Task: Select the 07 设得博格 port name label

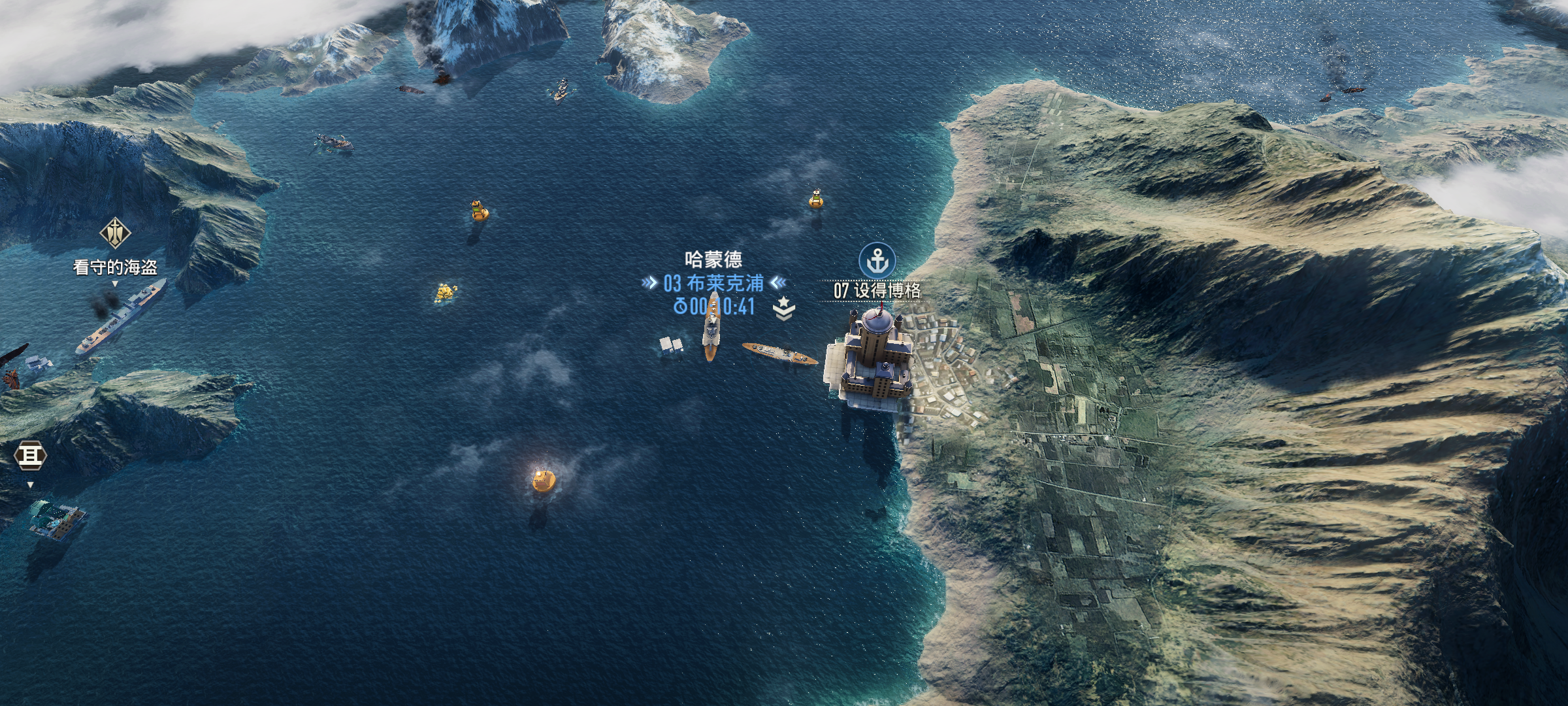Action: 877,290
